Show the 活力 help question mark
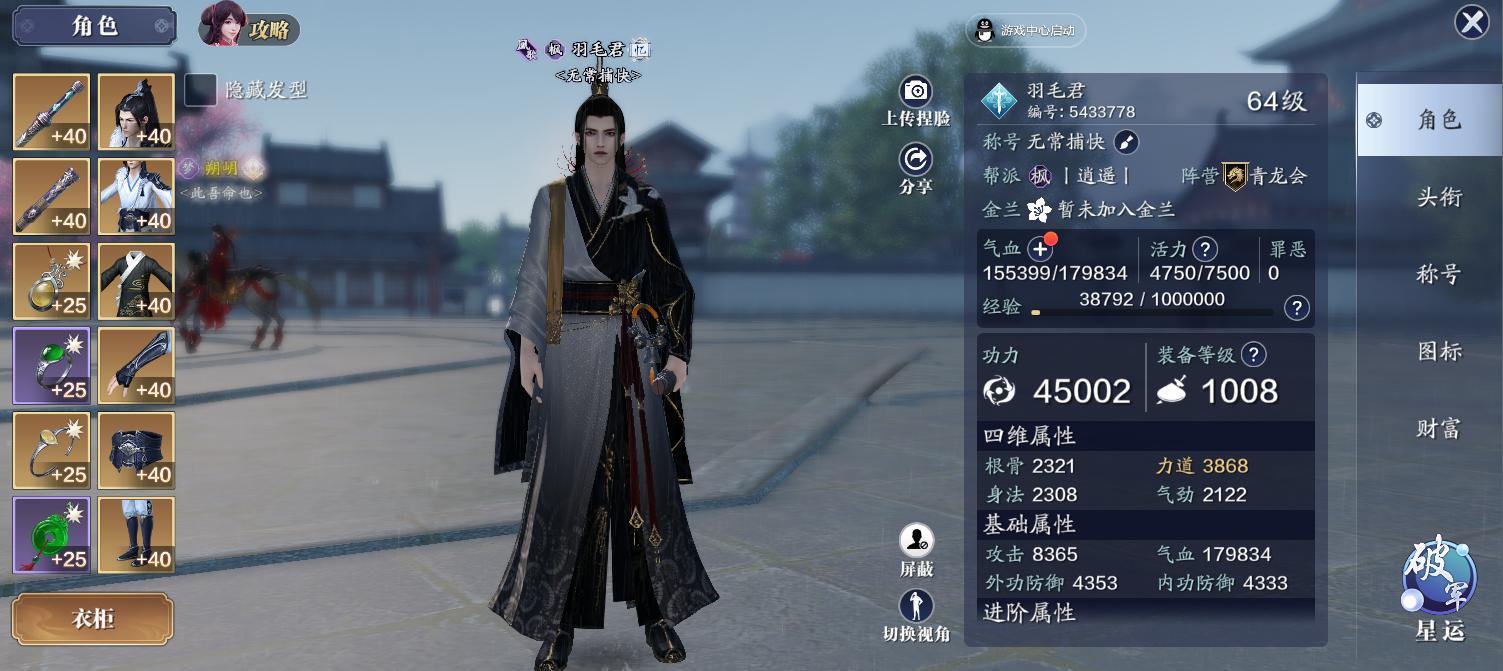This screenshot has width=1503, height=671. (1206, 249)
